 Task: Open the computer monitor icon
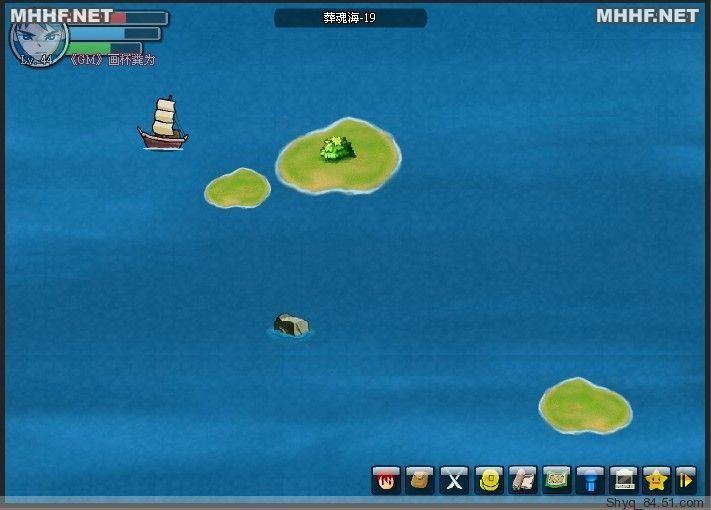(x=625, y=480)
